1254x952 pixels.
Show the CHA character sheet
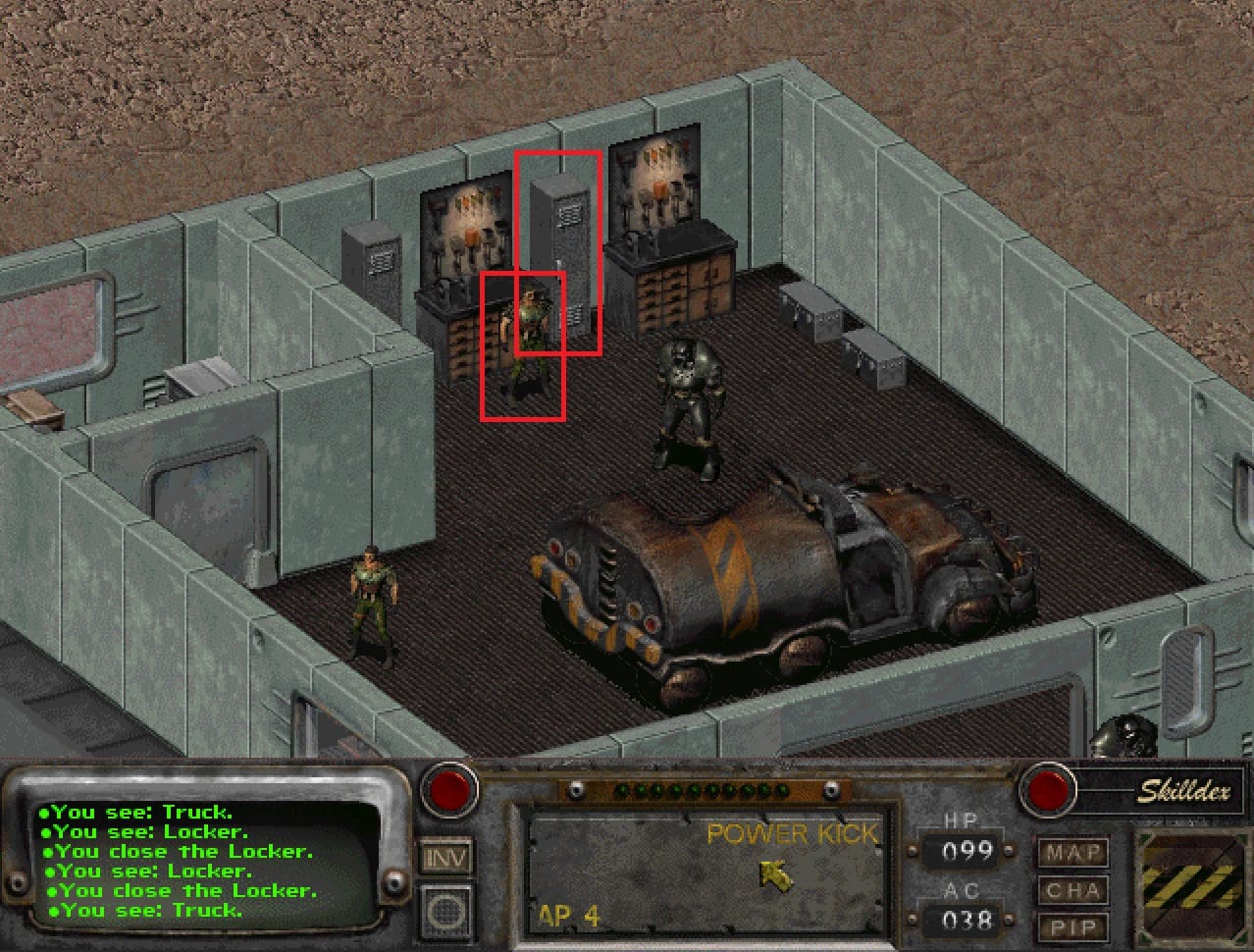pos(1072,891)
